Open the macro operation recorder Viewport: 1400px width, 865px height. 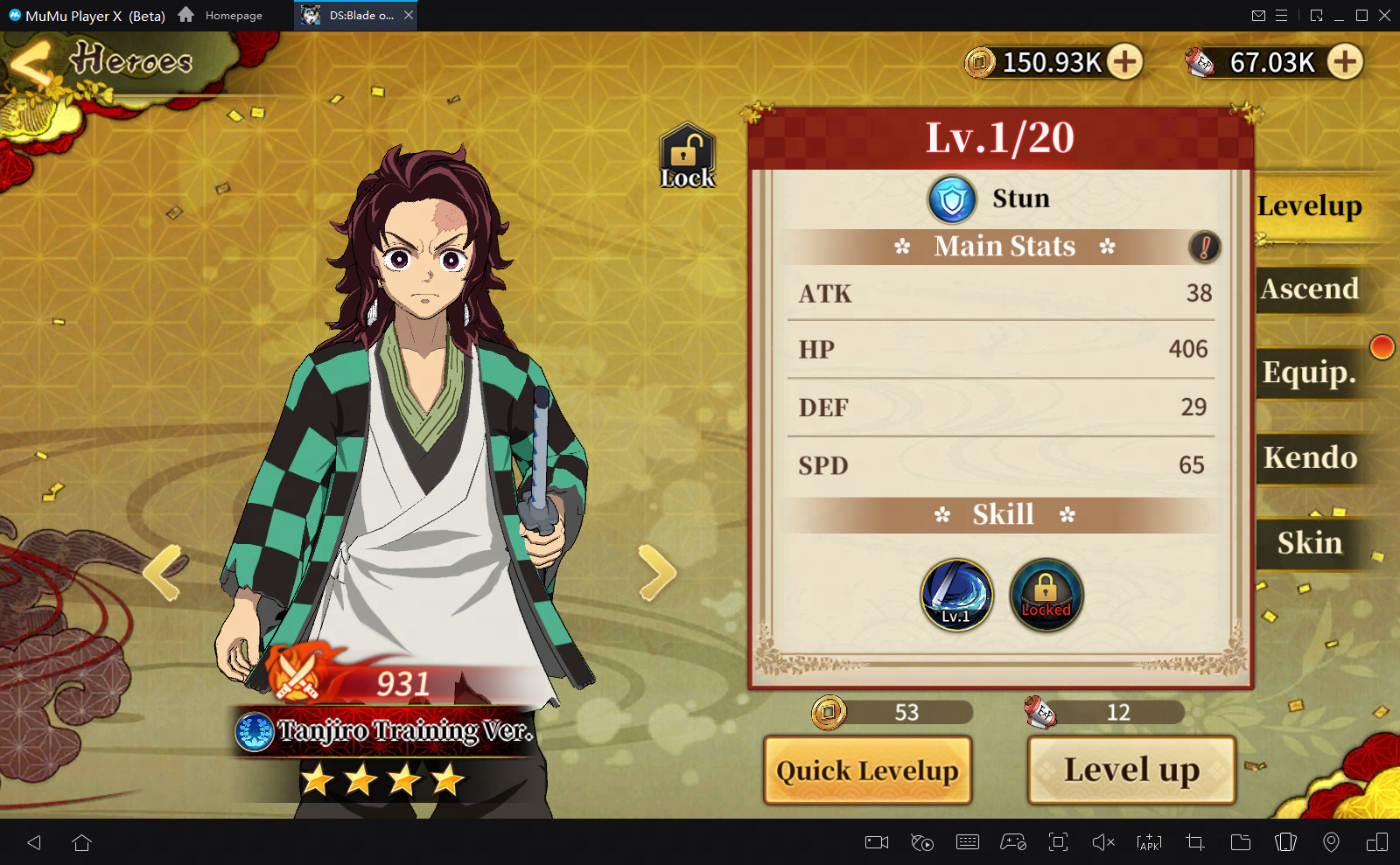tap(922, 842)
